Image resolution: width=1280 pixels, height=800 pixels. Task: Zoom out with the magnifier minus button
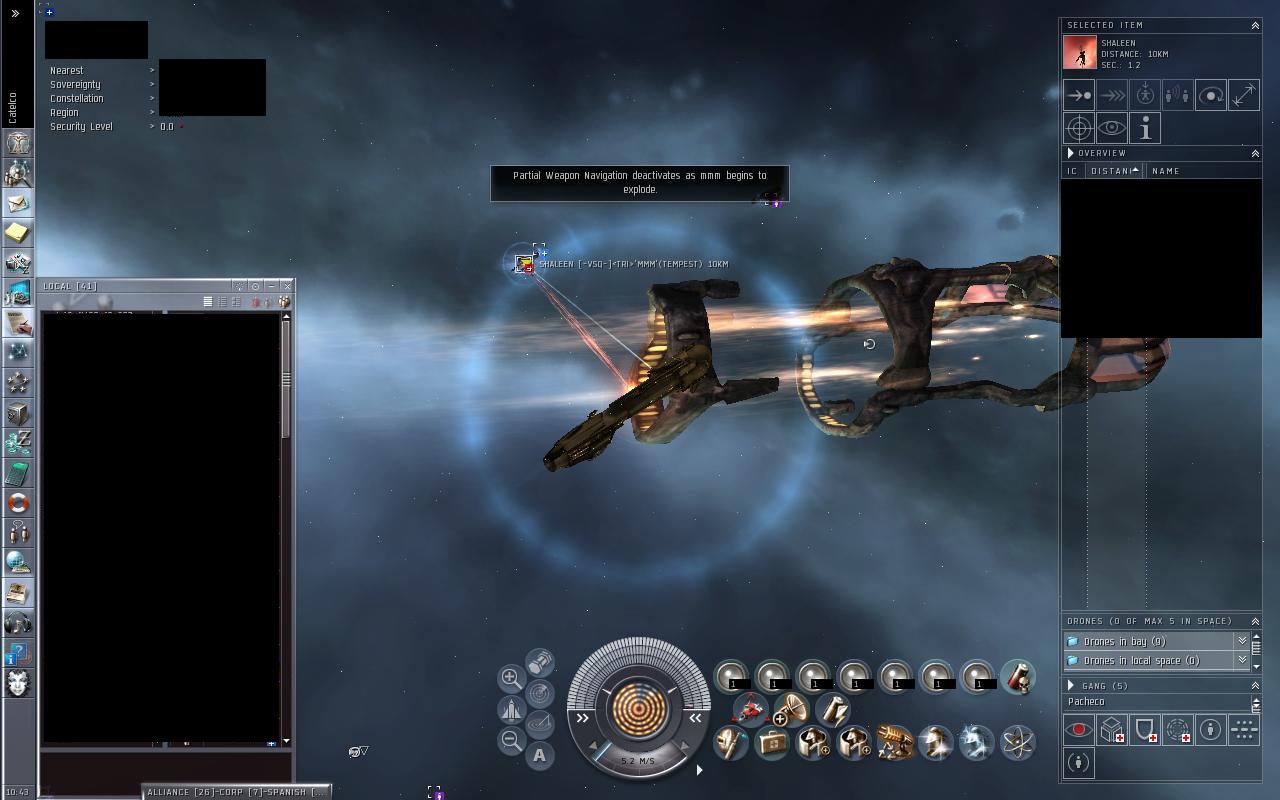510,741
